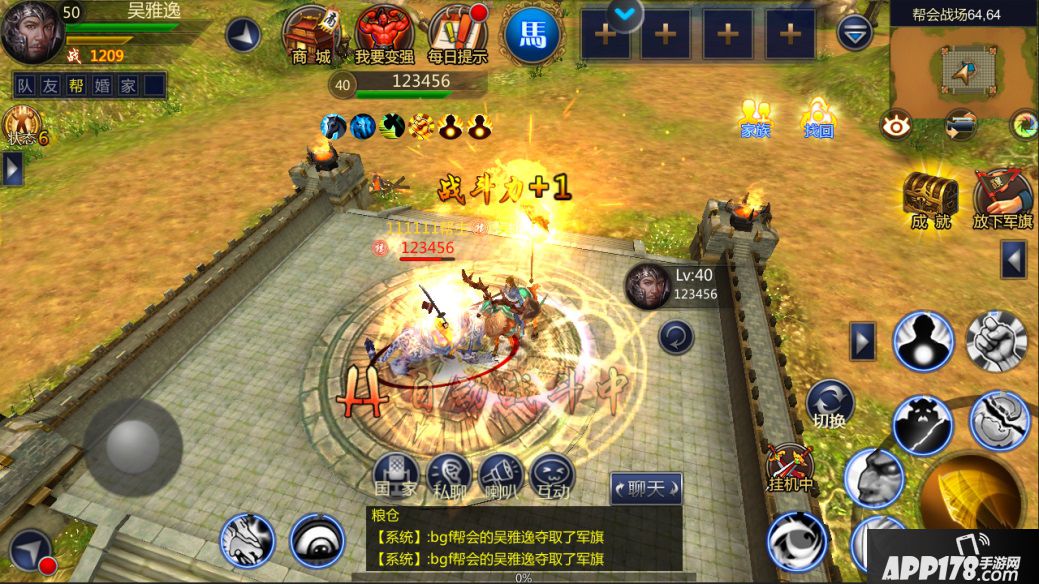Open the 聊天 chat button
The height and width of the screenshot is (584, 1039).
click(x=646, y=488)
